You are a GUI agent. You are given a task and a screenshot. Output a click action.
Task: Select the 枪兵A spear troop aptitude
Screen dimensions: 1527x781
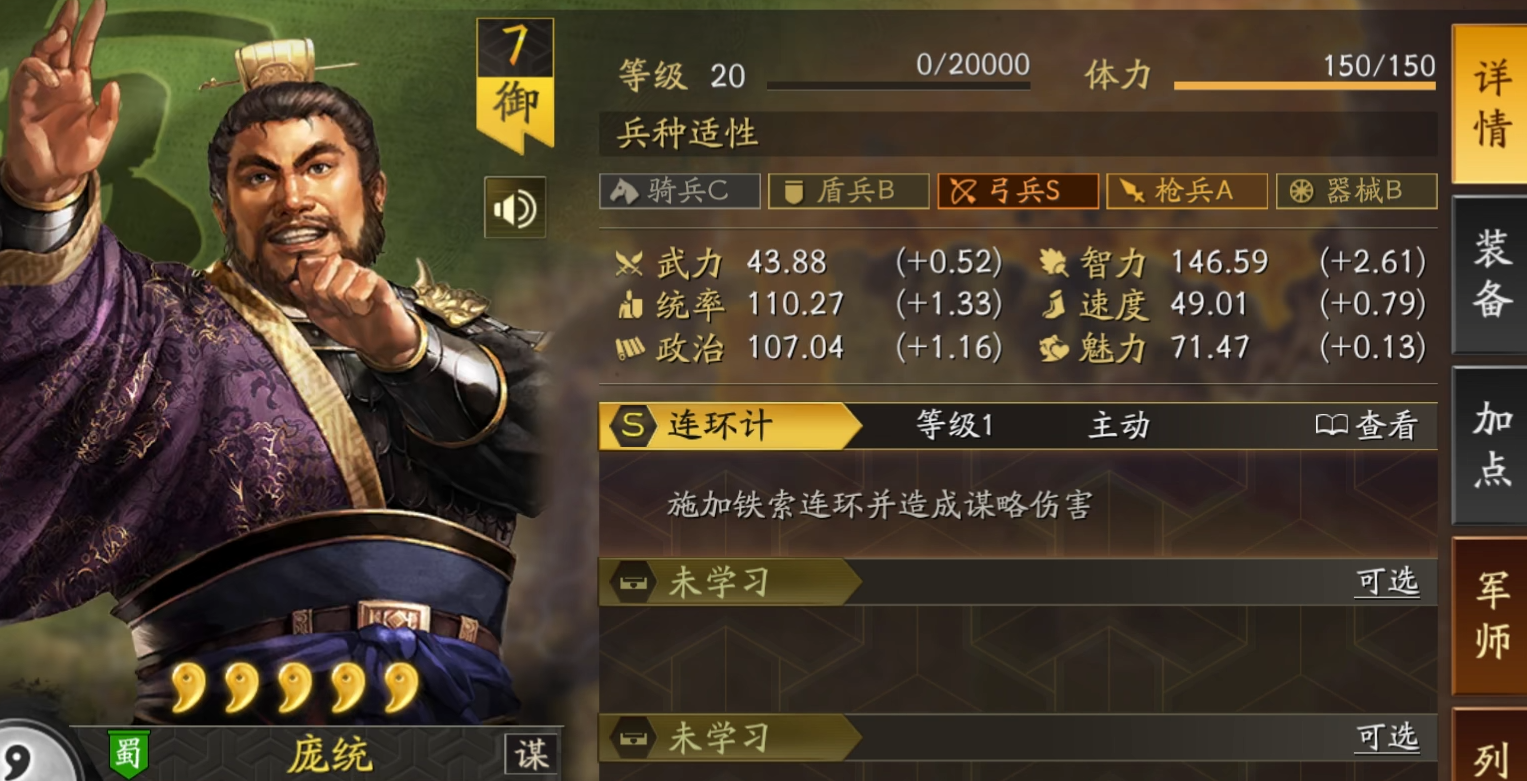(1187, 190)
